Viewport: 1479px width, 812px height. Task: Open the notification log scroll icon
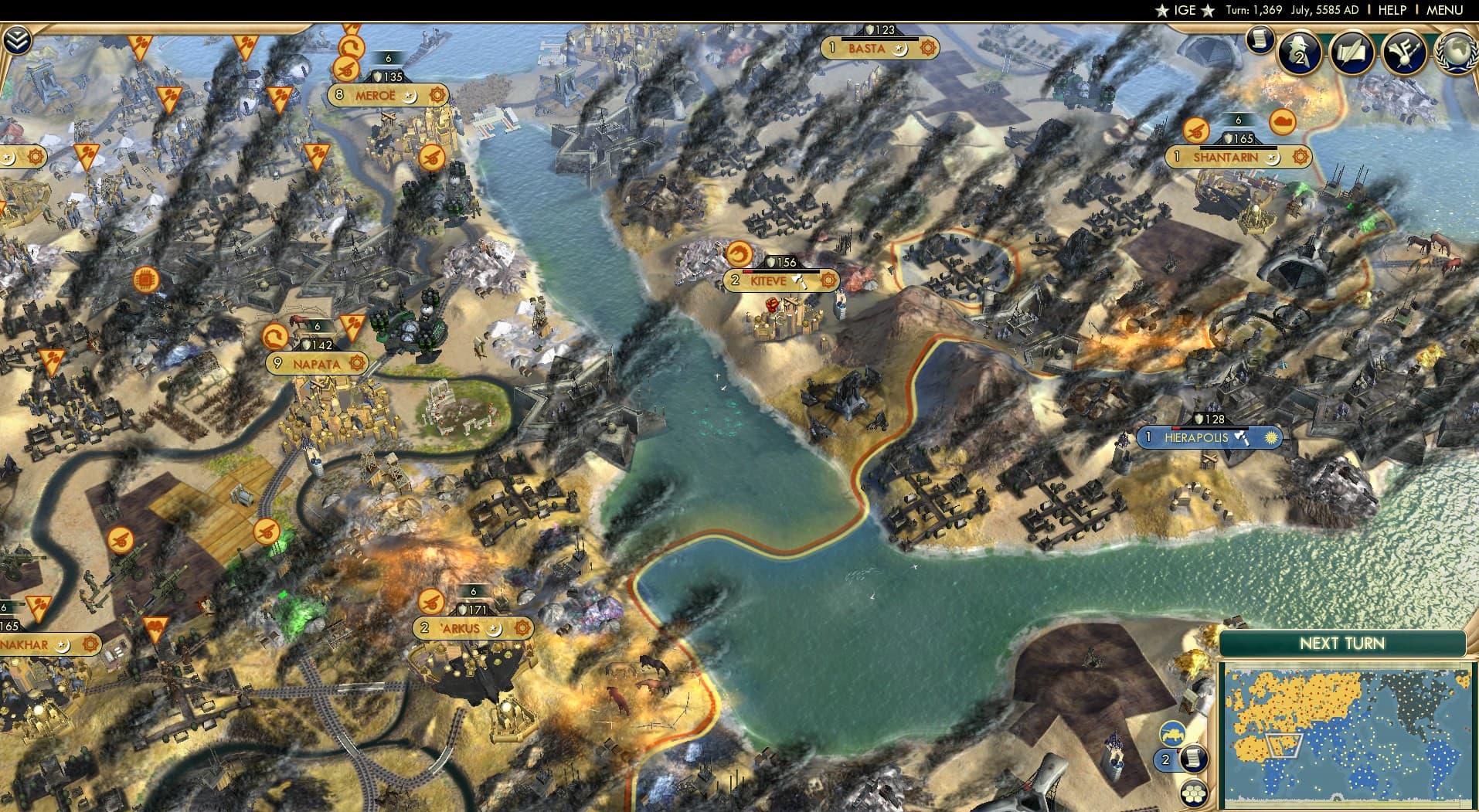(1260, 41)
